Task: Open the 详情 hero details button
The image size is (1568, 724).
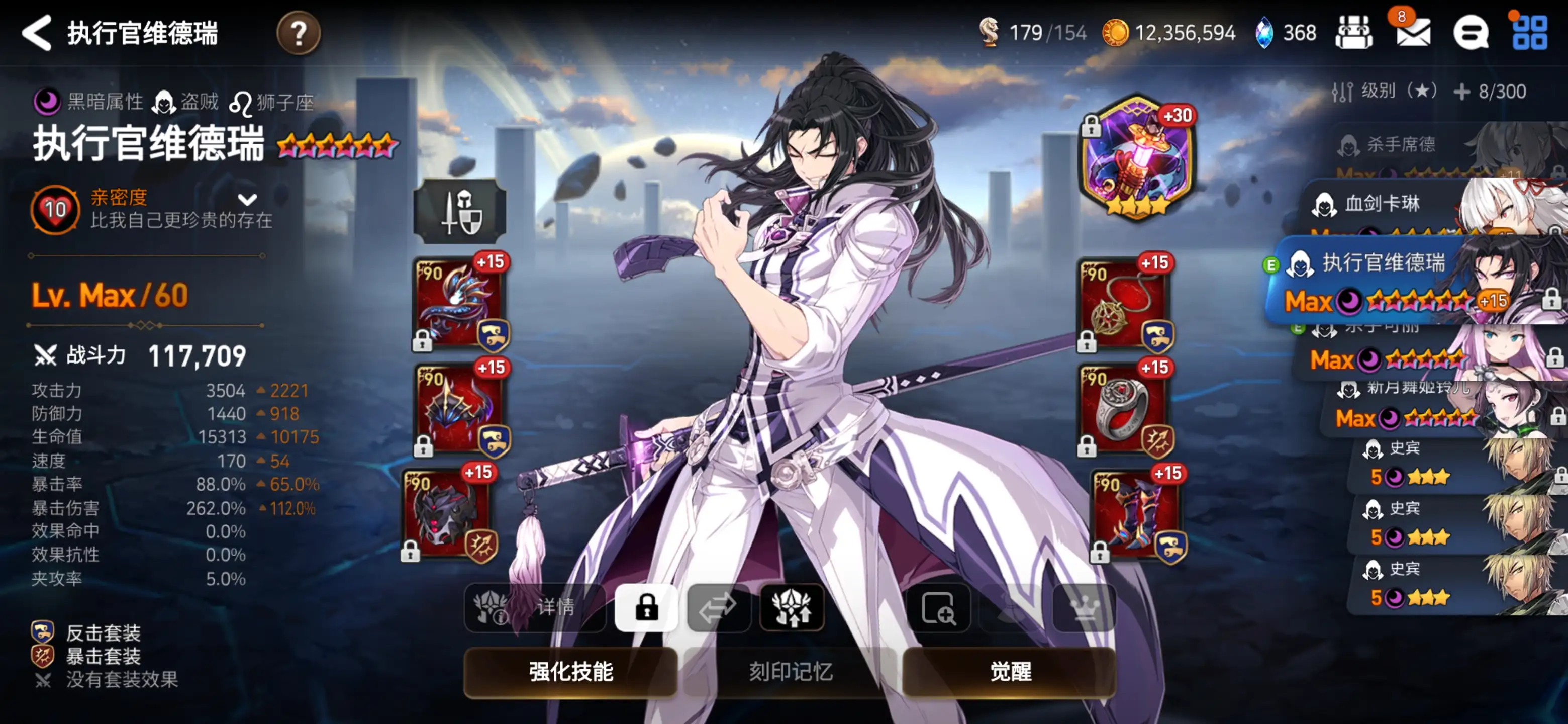Action: (534, 608)
